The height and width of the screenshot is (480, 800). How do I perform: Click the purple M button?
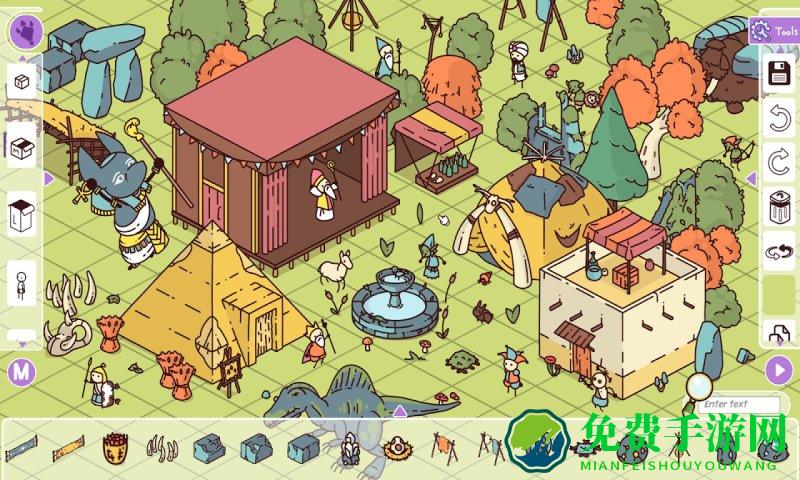click(21, 372)
